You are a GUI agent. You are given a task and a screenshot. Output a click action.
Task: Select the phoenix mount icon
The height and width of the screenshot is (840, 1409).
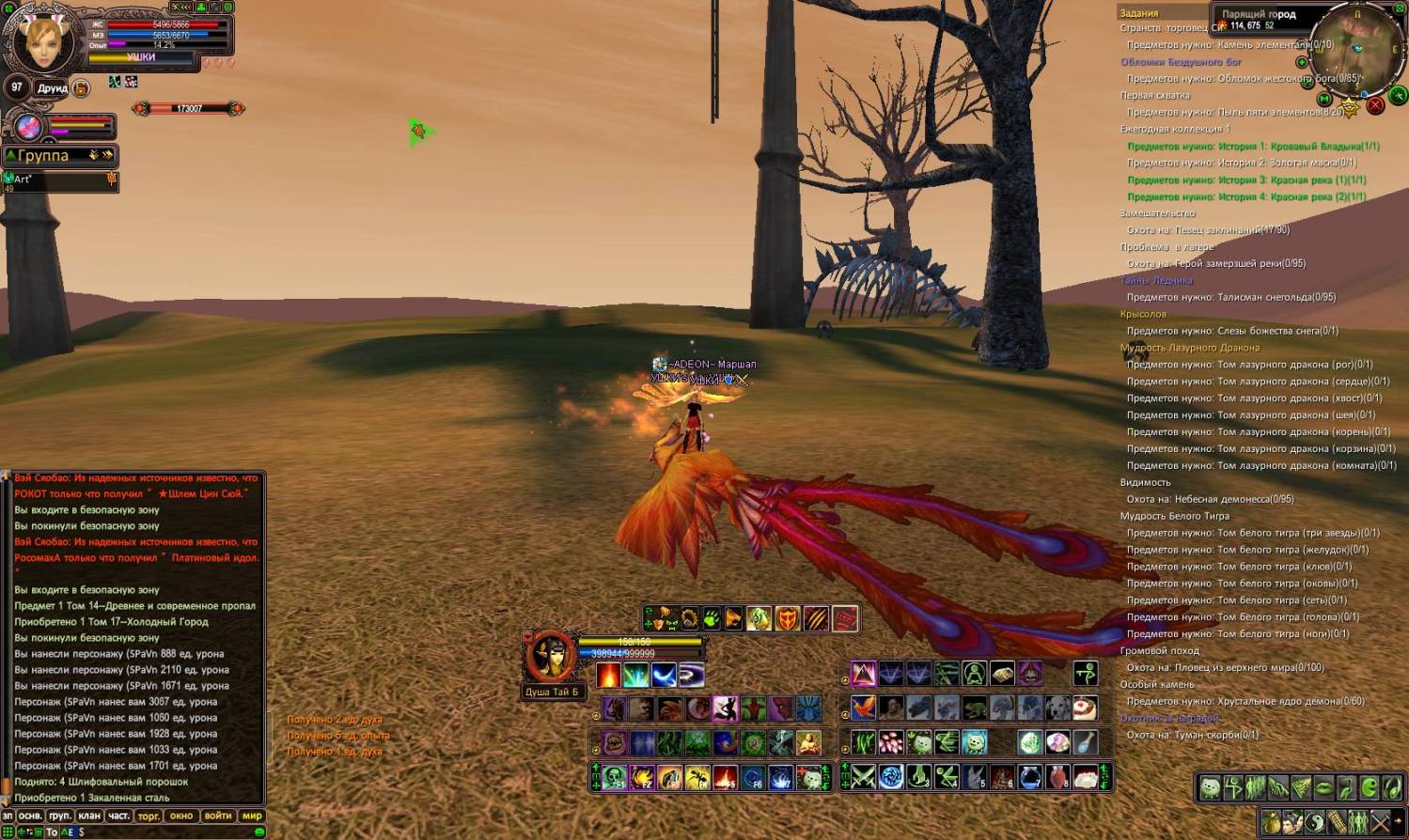pos(863,708)
